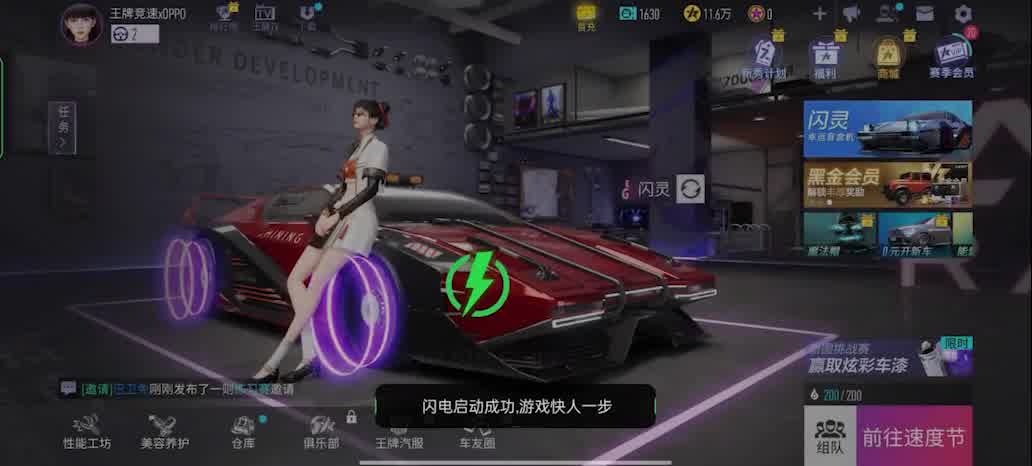Viewport: 1032px width, 466px height.
Task: Open the 性能工坊 performance workshop
Action: 87,430
